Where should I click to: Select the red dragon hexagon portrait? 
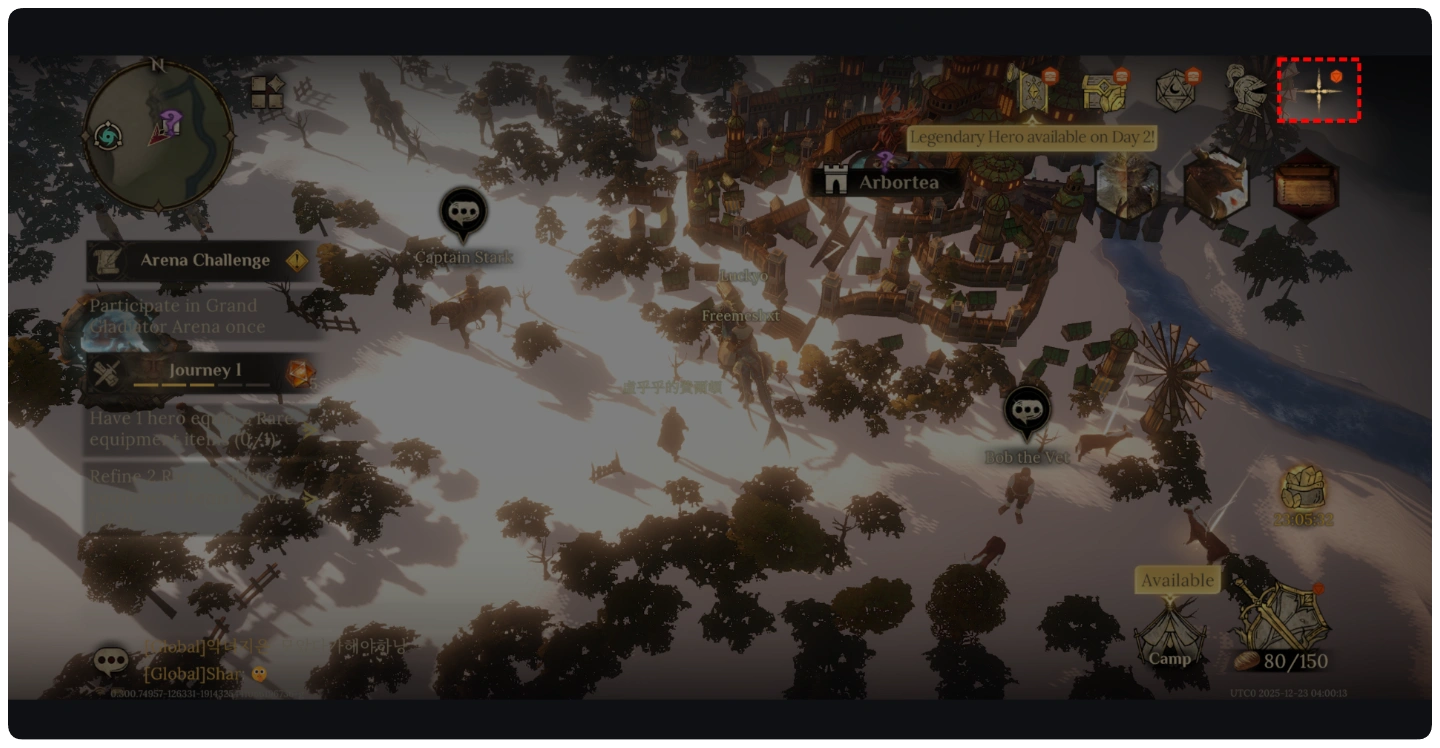[x=1216, y=186]
